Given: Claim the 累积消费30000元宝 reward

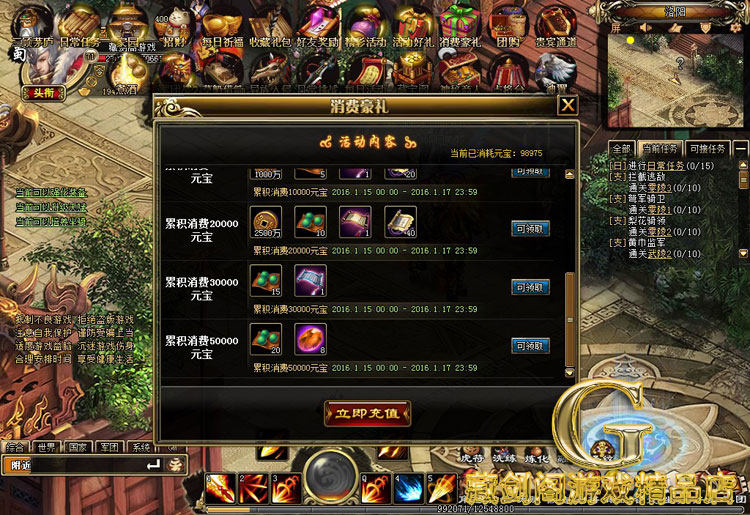Looking at the screenshot, I should point(530,287).
